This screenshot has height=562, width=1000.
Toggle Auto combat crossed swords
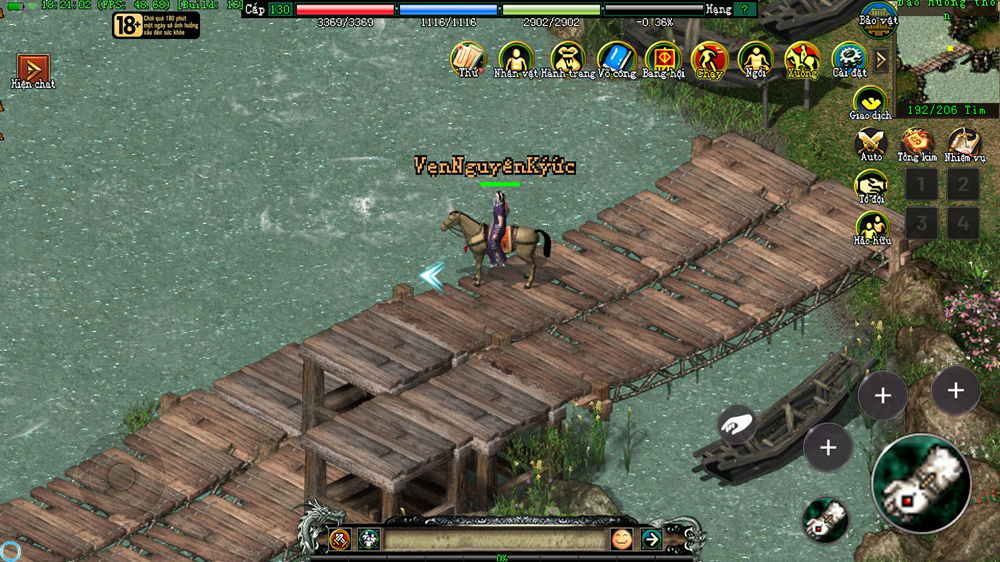[871, 143]
